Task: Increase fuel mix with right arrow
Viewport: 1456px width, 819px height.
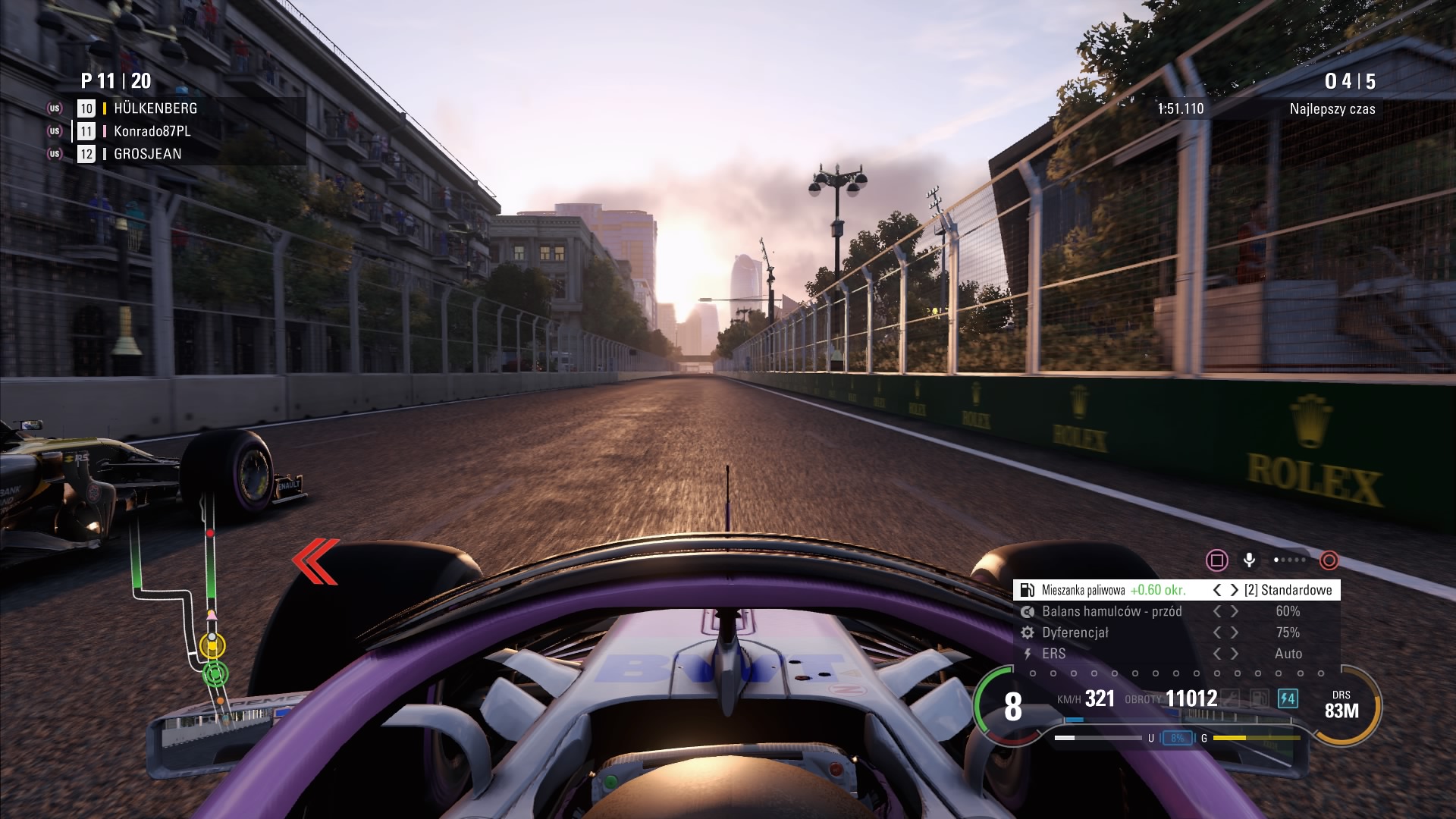Action: 1235,590
